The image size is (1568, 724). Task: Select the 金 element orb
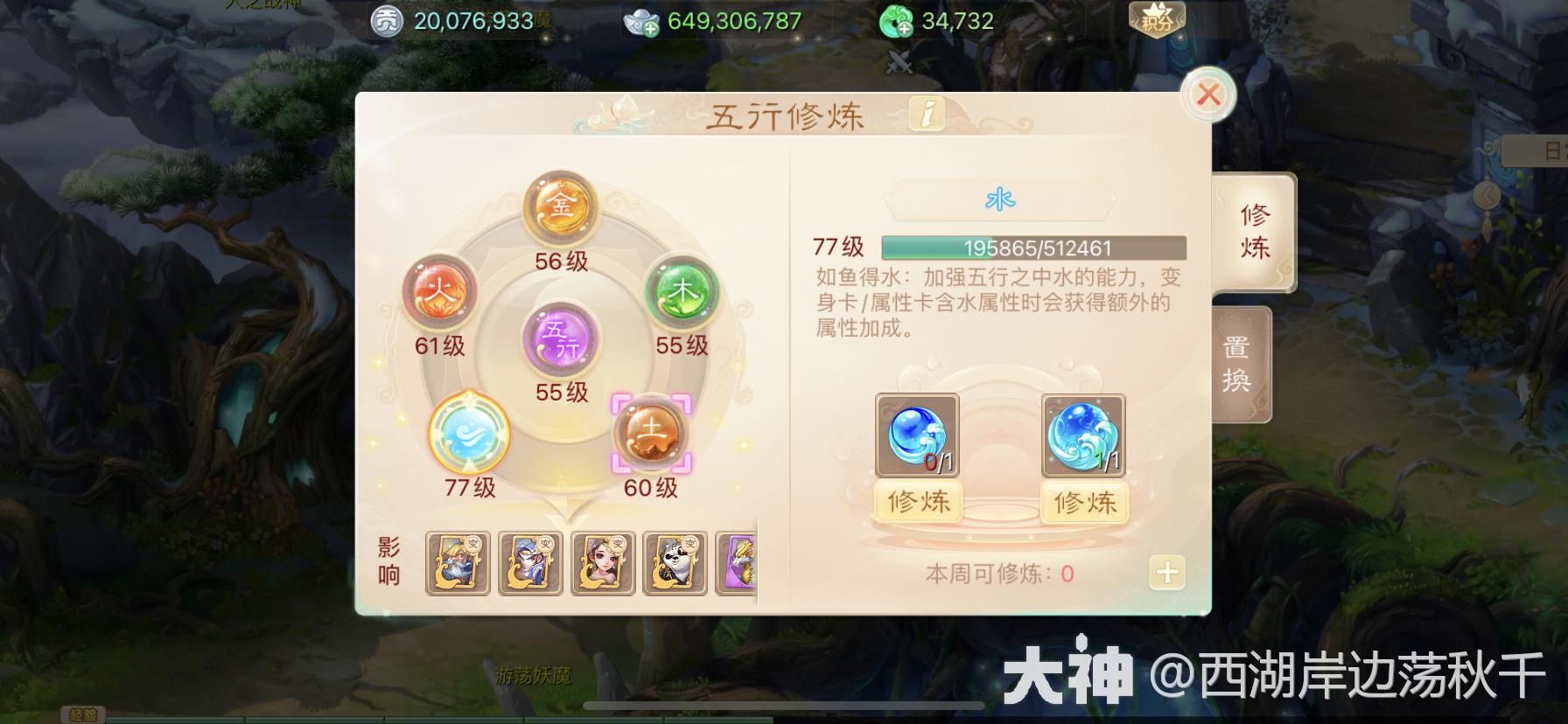(x=560, y=207)
